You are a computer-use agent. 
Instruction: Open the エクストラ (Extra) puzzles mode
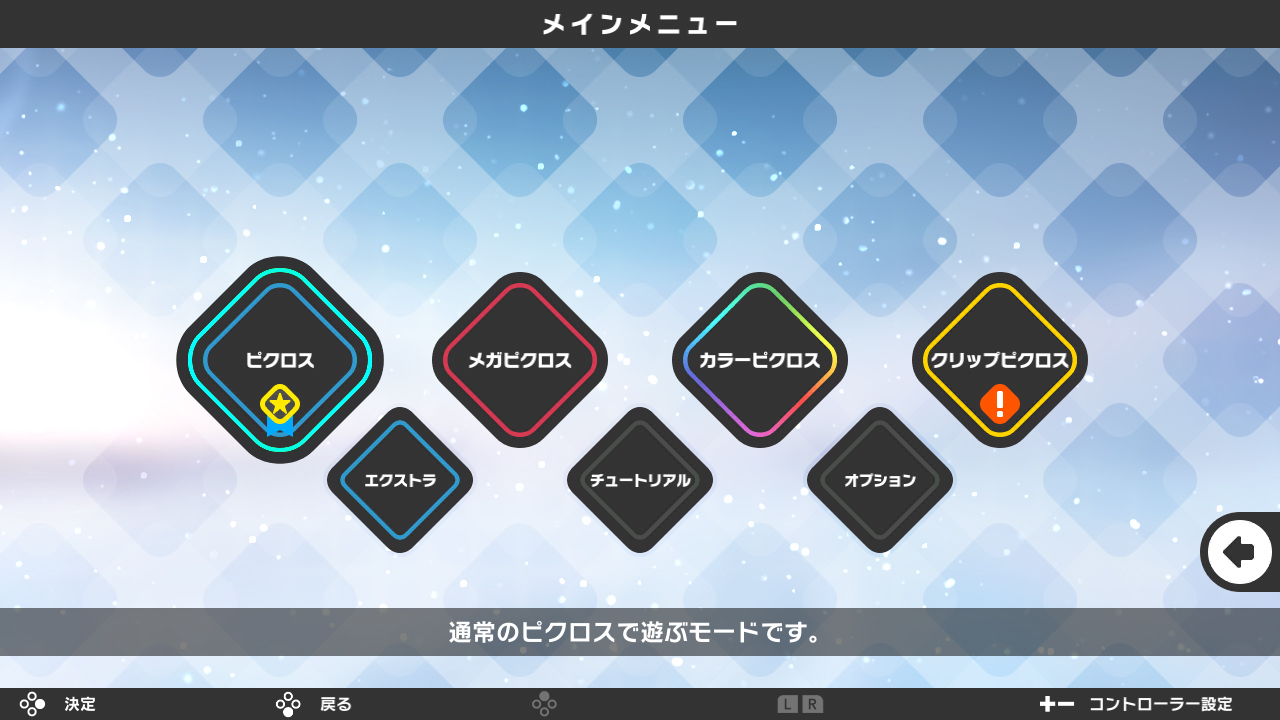(x=400, y=480)
